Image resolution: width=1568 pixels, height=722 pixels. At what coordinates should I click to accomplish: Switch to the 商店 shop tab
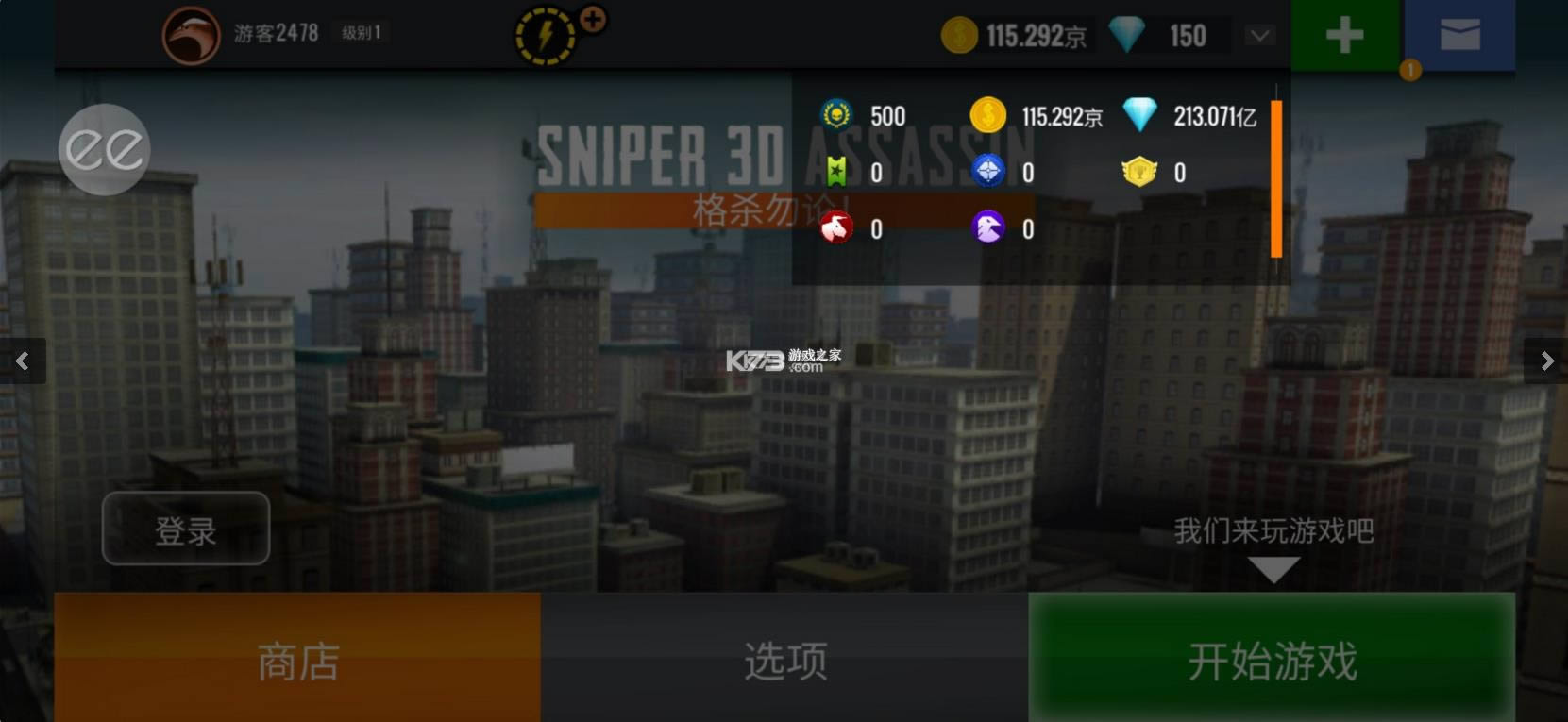click(296, 658)
